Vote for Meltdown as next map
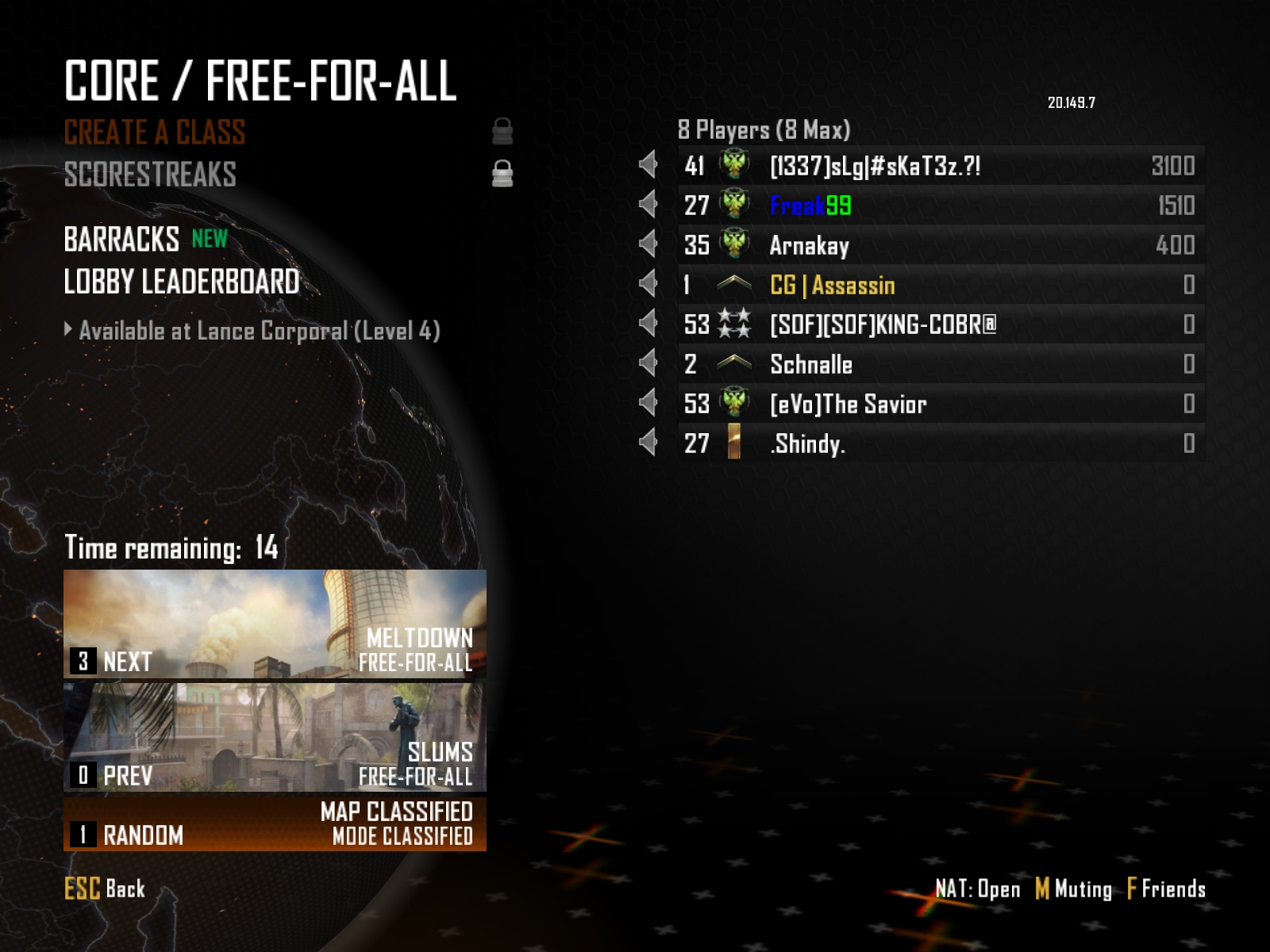 275,625
